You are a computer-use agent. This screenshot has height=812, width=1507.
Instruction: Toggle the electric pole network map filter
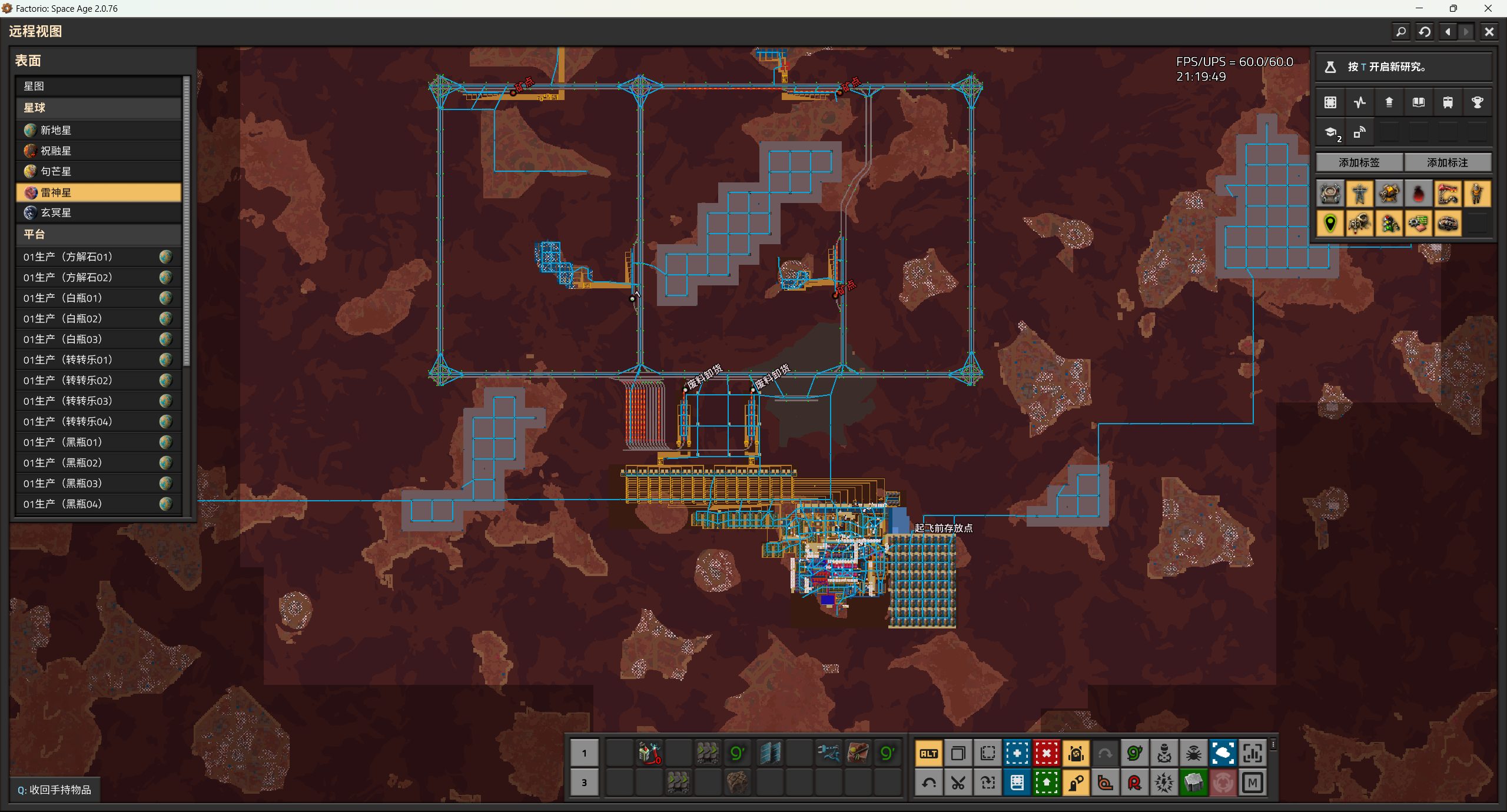point(1360,194)
